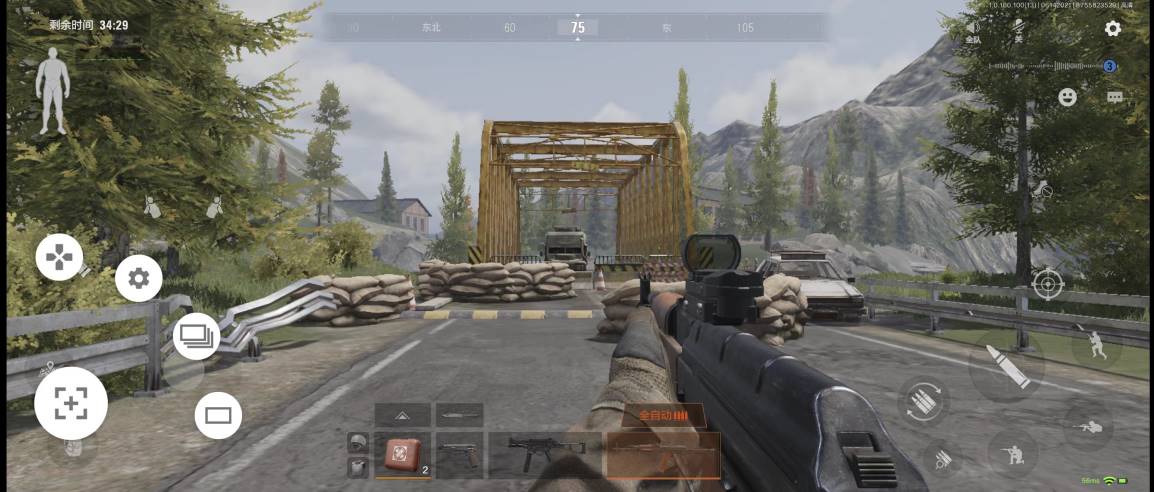Screen dimensions: 1154x492
Task: Open the chat message bubble
Action: click(1115, 97)
